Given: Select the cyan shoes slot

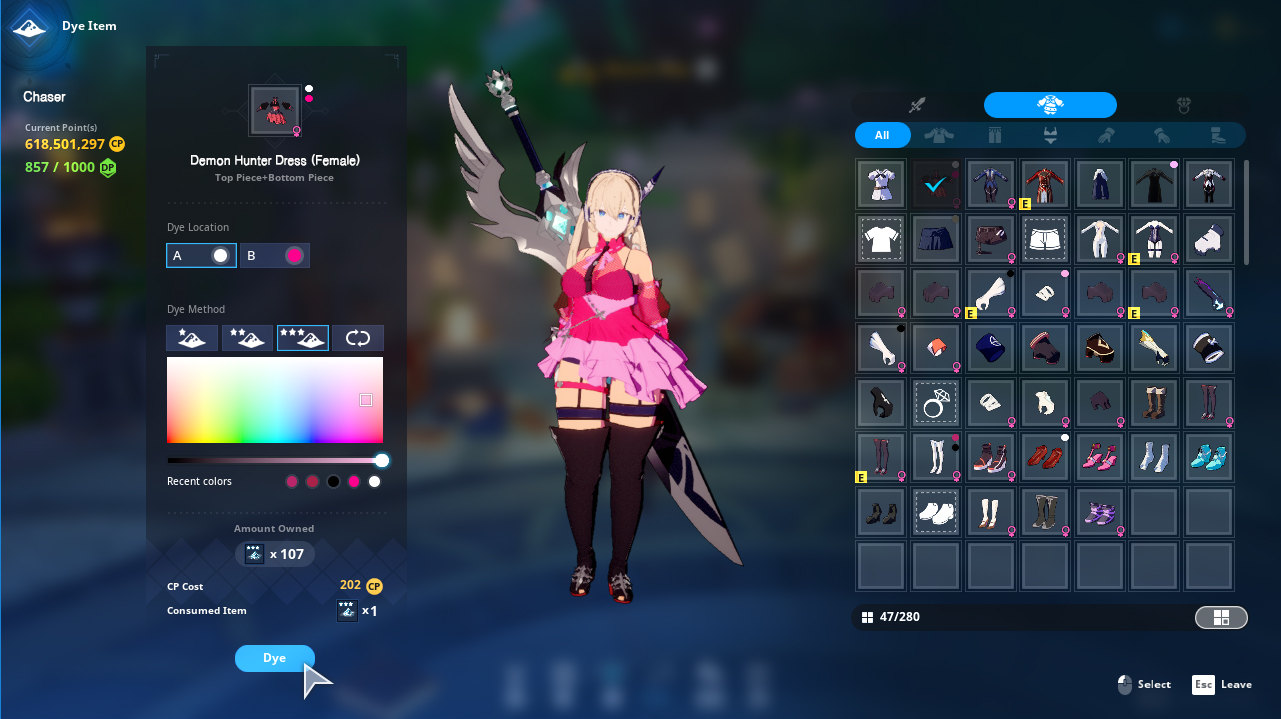Looking at the screenshot, I should pyautogui.click(x=1209, y=457).
